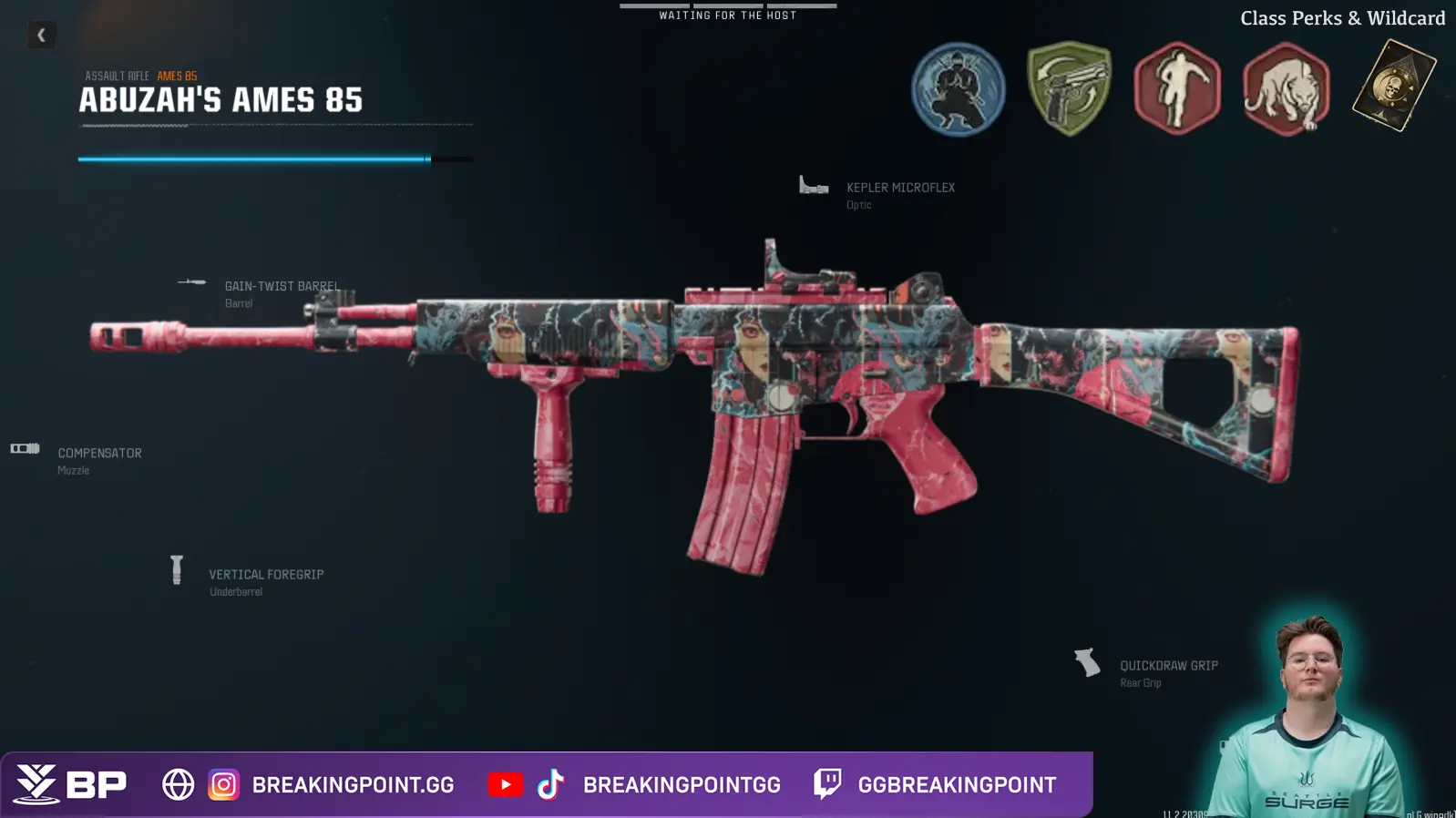Open the skull wildcard card
1456x818 pixels.
tap(1393, 87)
